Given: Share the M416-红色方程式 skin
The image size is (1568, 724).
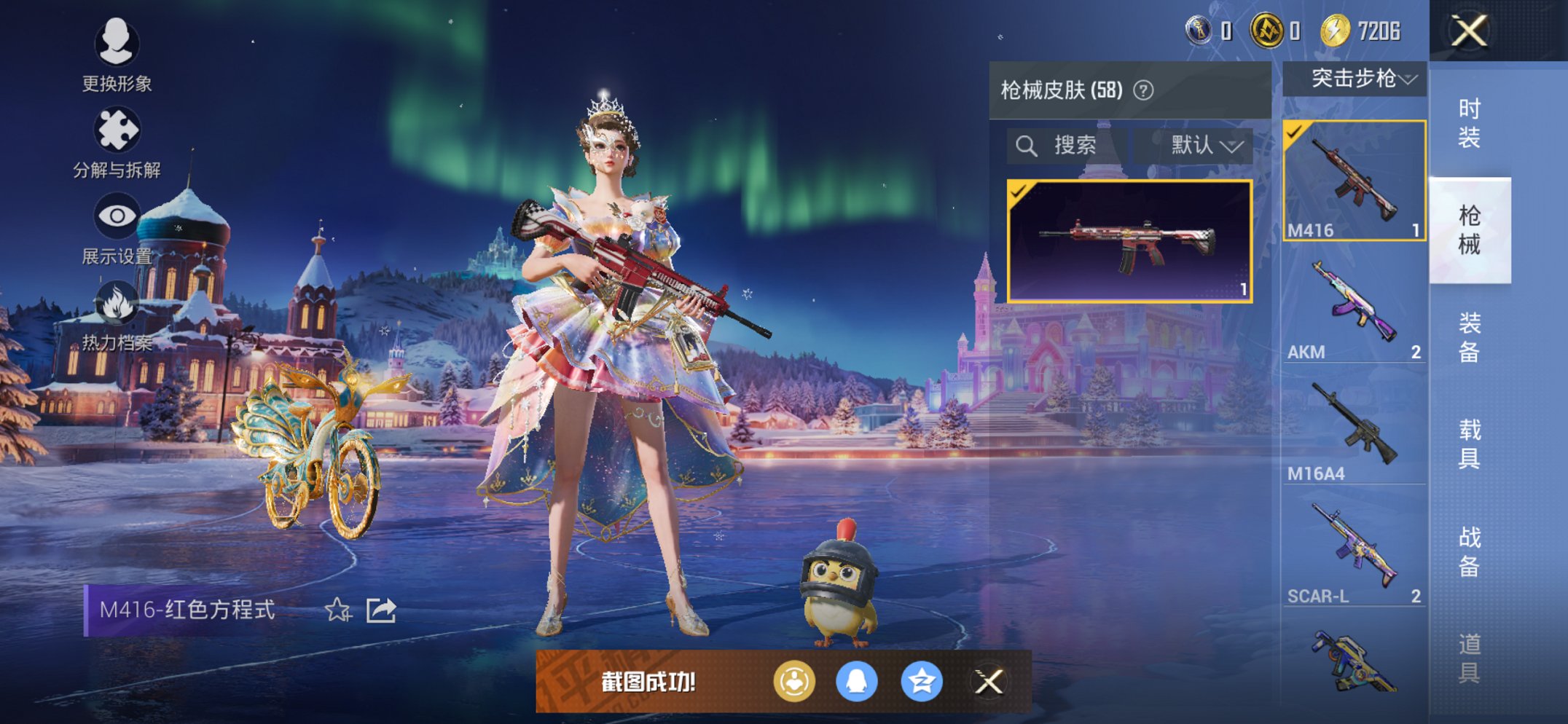Looking at the screenshot, I should tap(380, 610).
